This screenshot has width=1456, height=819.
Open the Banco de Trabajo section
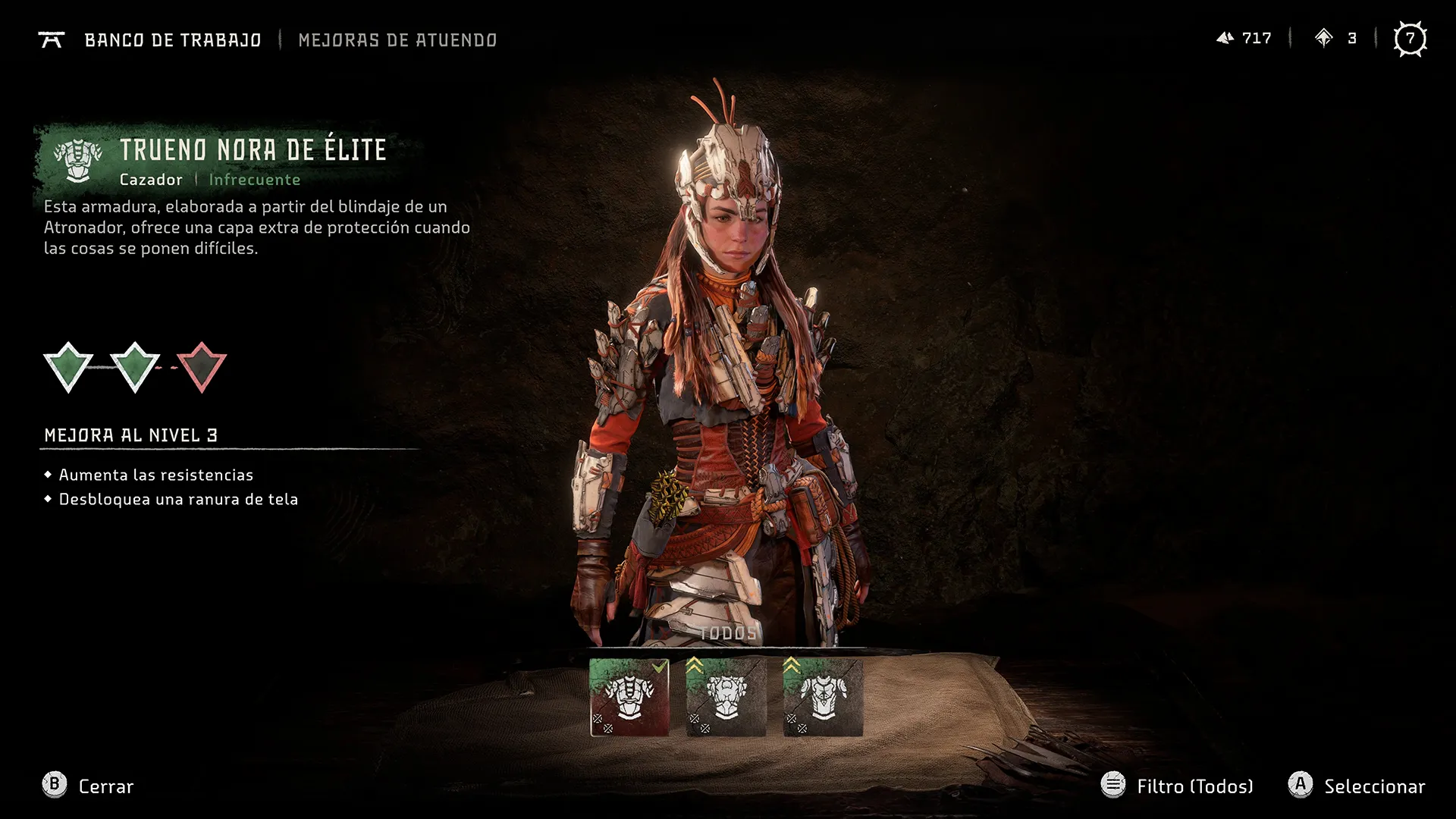point(172,40)
